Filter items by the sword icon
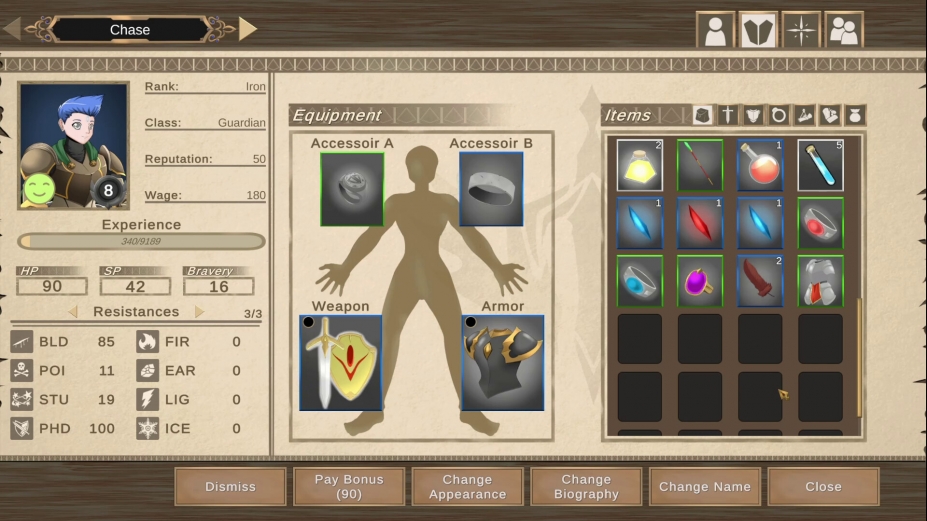927x521 pixels. click(x=728, y=115)
